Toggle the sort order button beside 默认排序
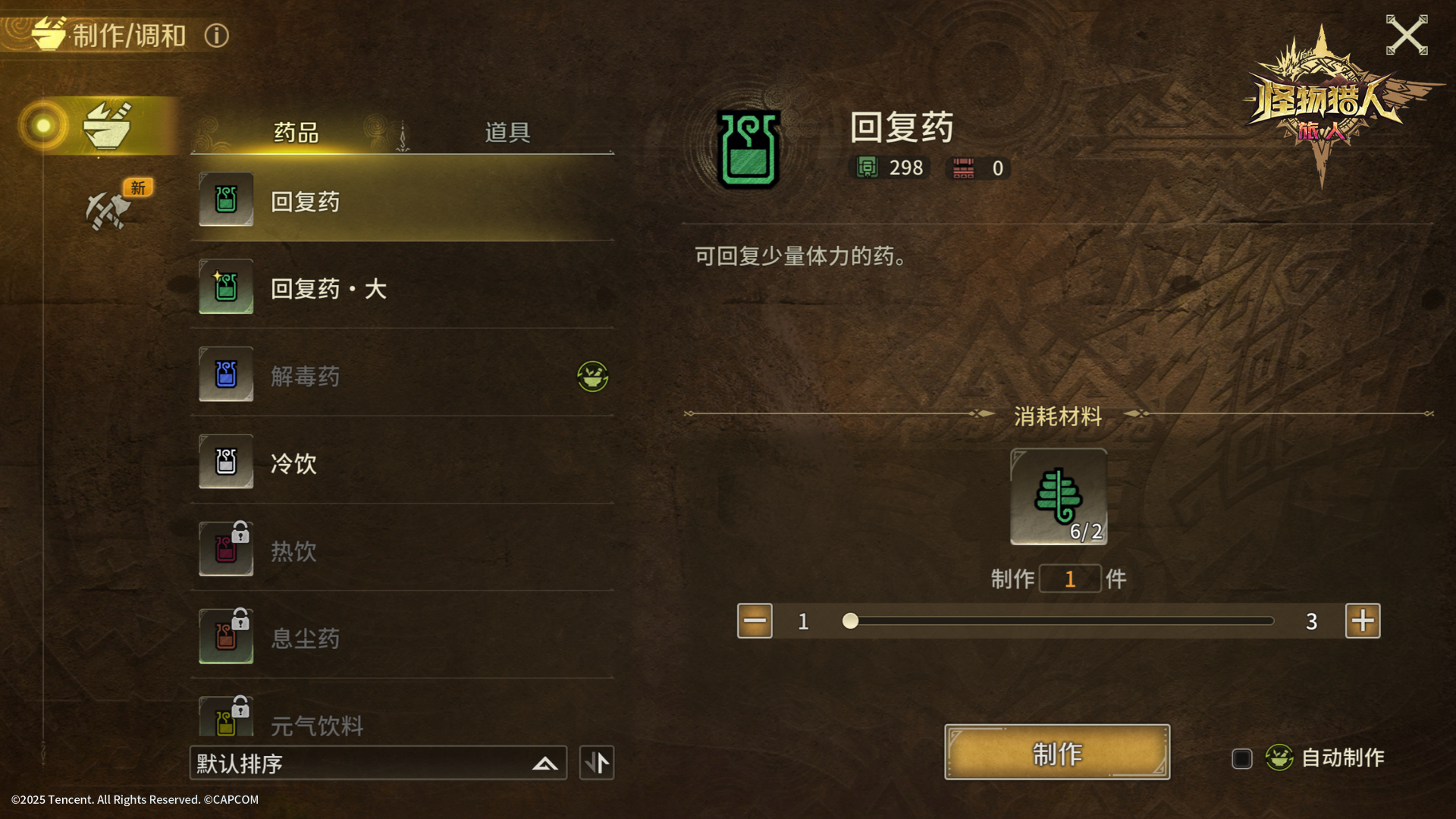1456x819 pixels. pyautogui.click(x=596, y=762)
